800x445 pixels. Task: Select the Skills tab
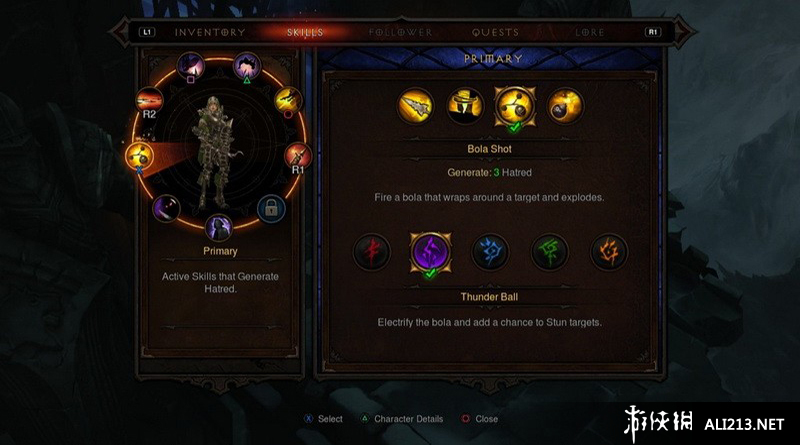coord(305,32)
